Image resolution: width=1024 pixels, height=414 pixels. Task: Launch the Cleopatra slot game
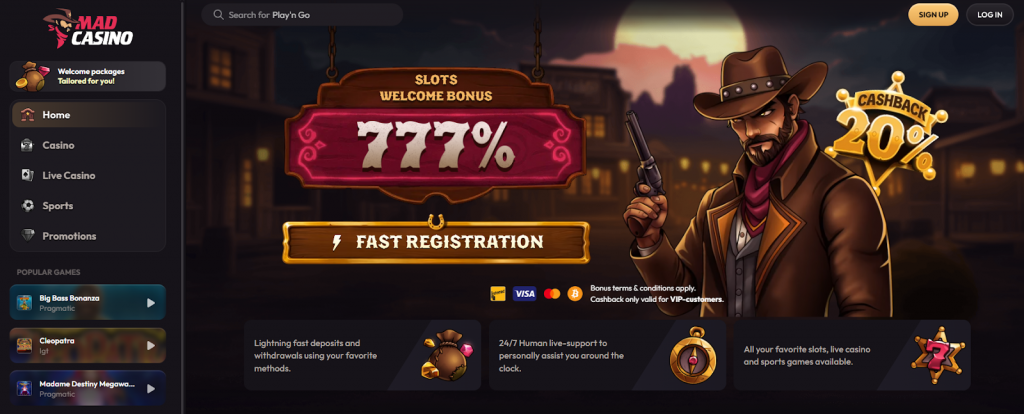click(x=88, y=345)
